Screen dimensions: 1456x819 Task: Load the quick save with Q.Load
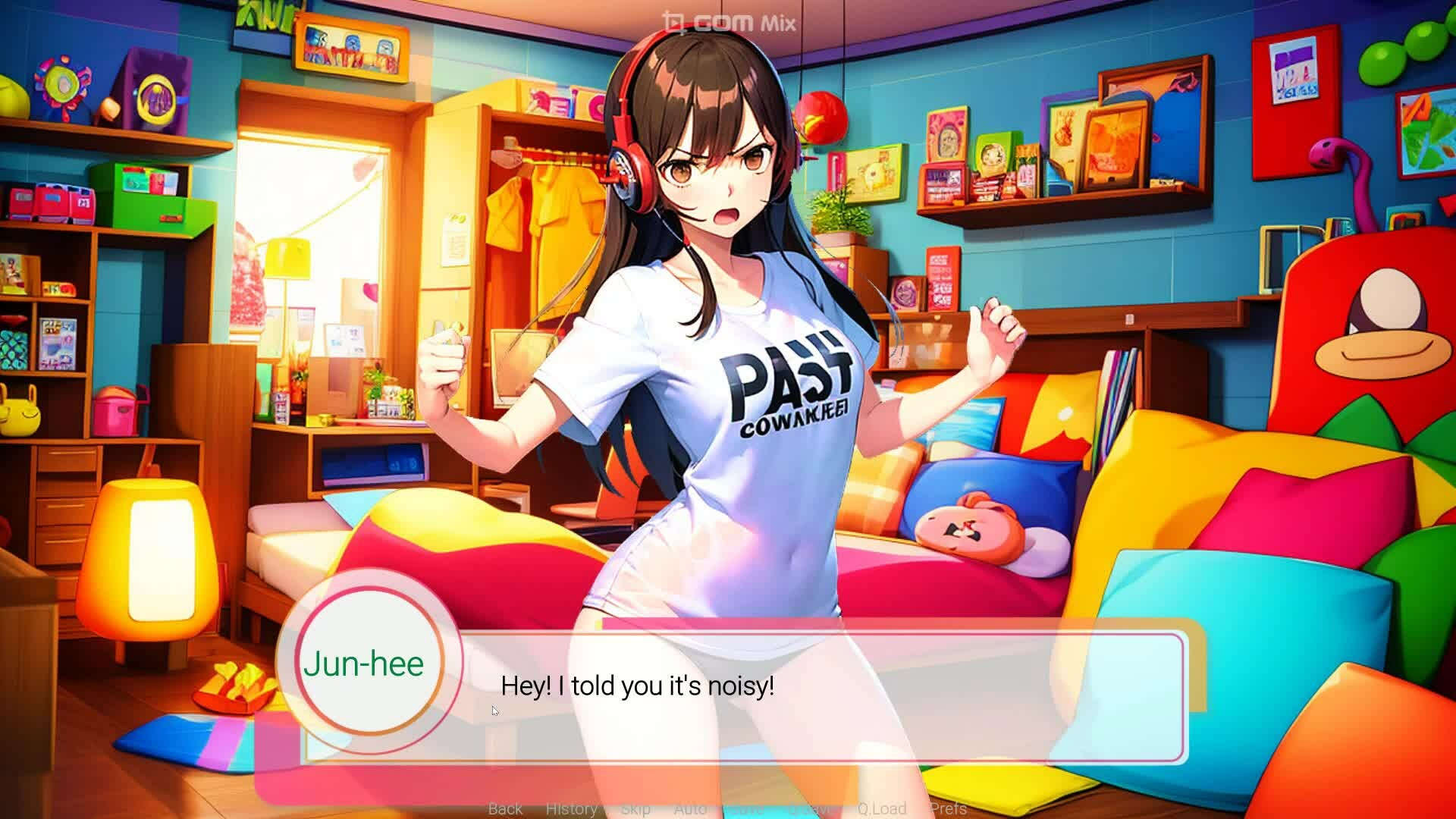(882, 808)
